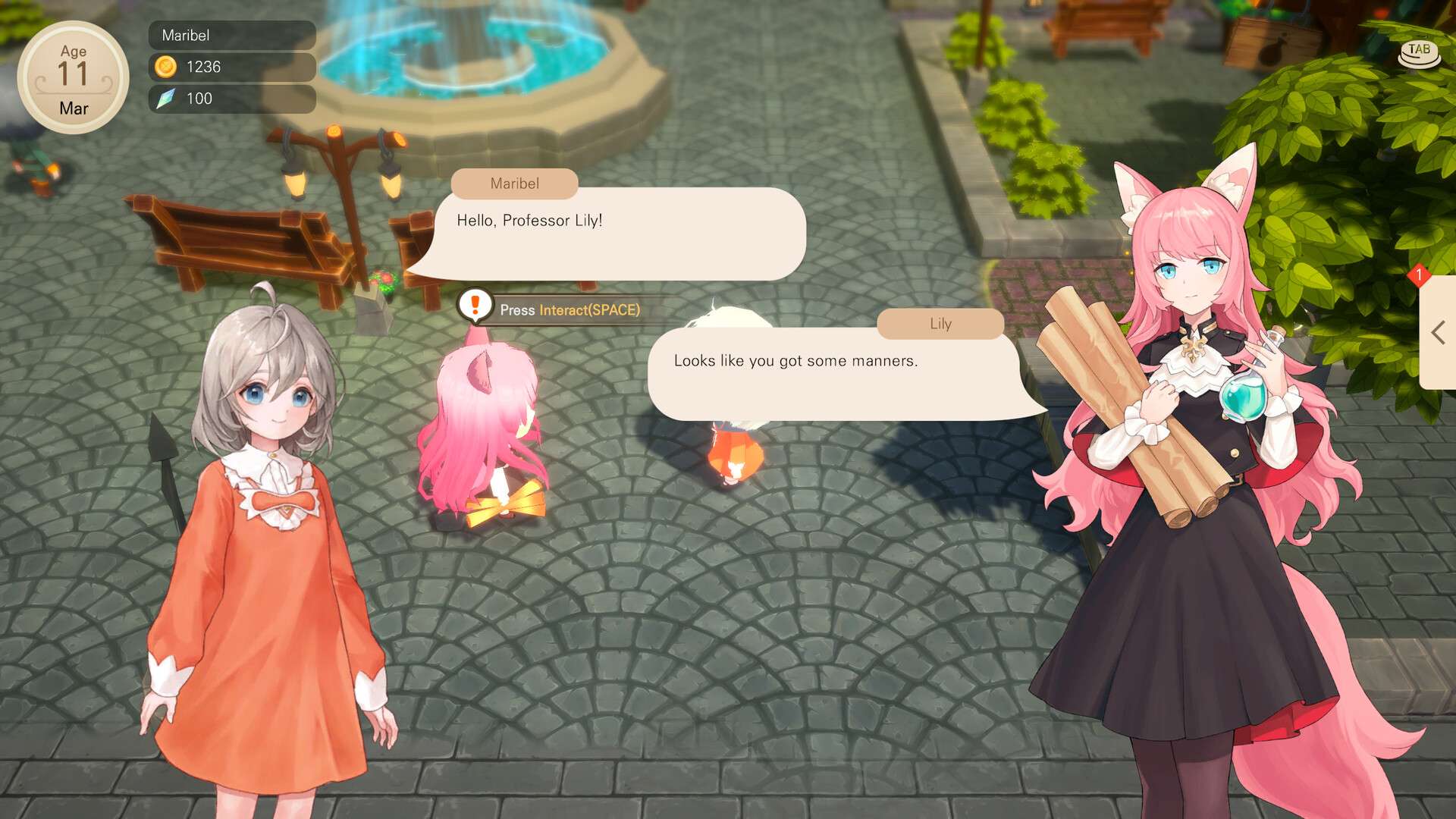The width and height of the screenshot is (1456, 819).
Task: Expand the side panel arrow tab
Action: tap(1438, 333)
